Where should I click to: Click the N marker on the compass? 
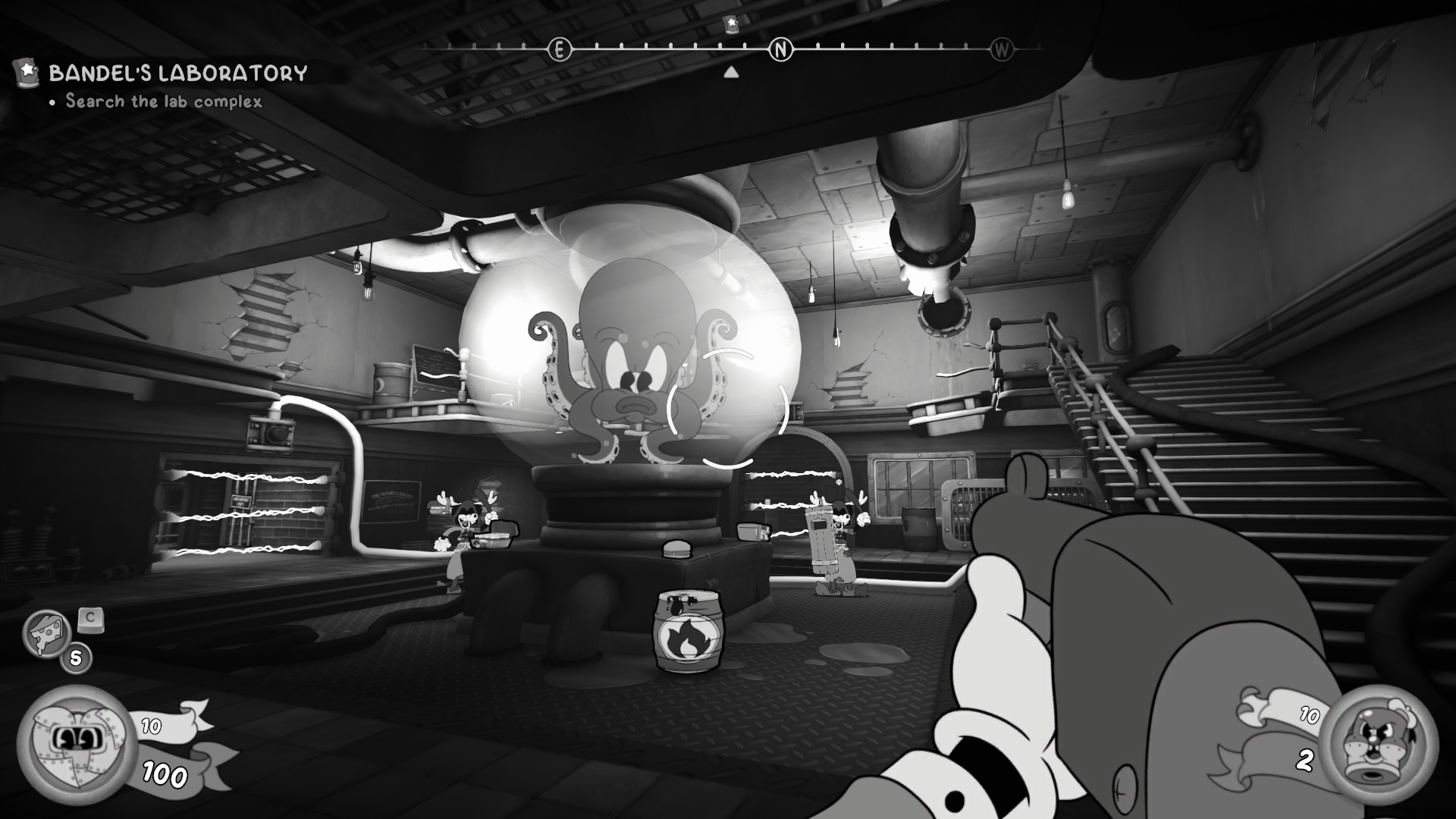click(x=779, y=50)
